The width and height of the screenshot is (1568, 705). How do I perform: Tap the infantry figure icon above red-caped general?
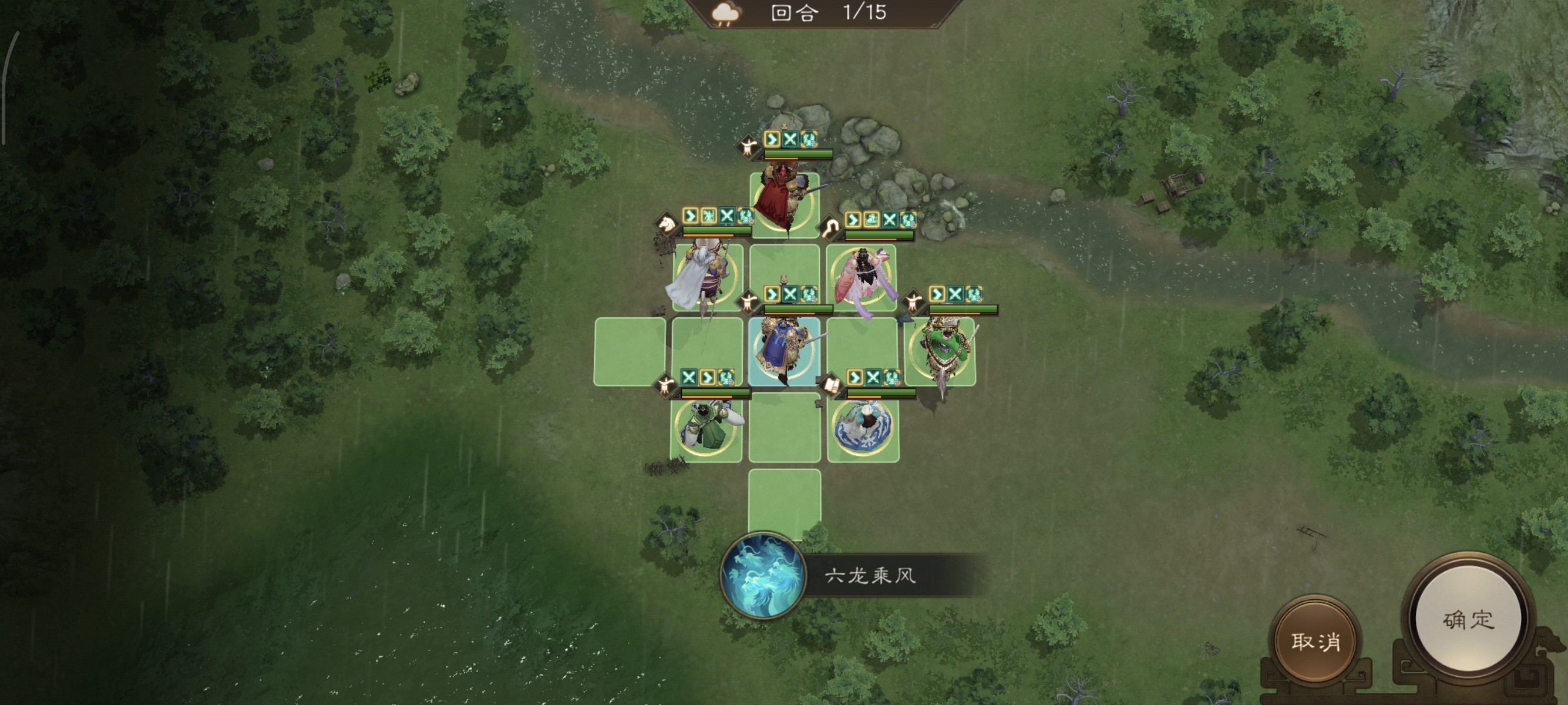tap(749, 147)
